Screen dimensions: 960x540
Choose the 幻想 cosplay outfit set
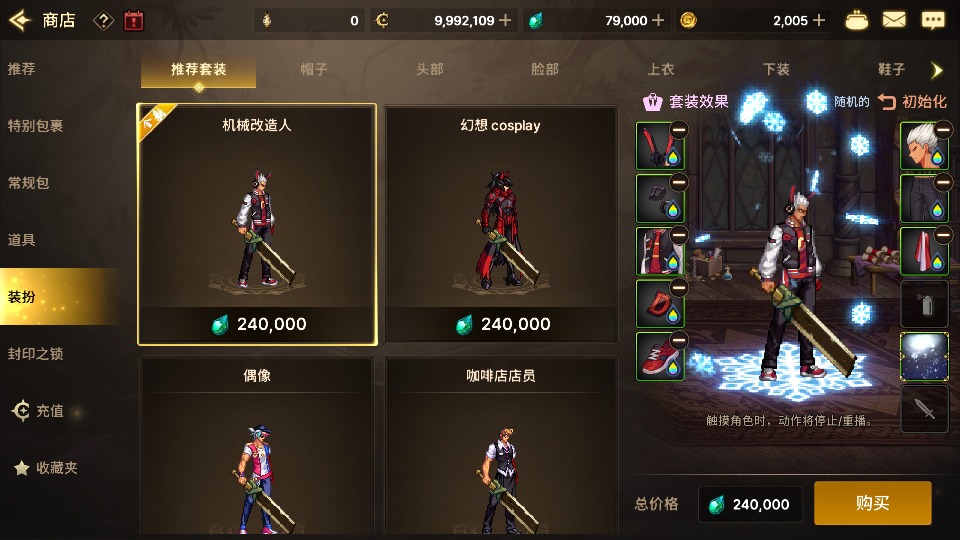(x=500, y=225)
